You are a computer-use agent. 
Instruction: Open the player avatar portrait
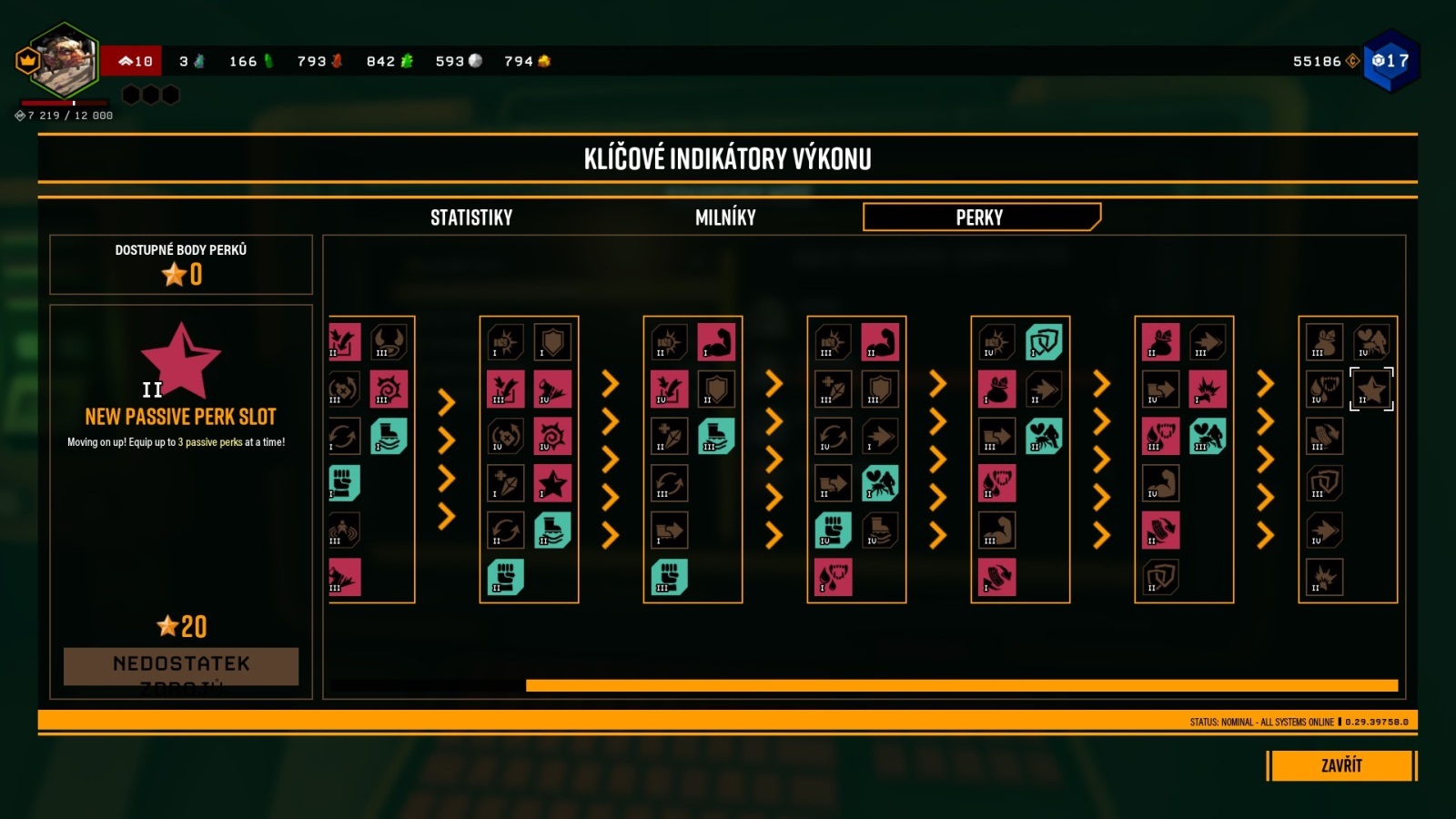(x=64, y=61)
